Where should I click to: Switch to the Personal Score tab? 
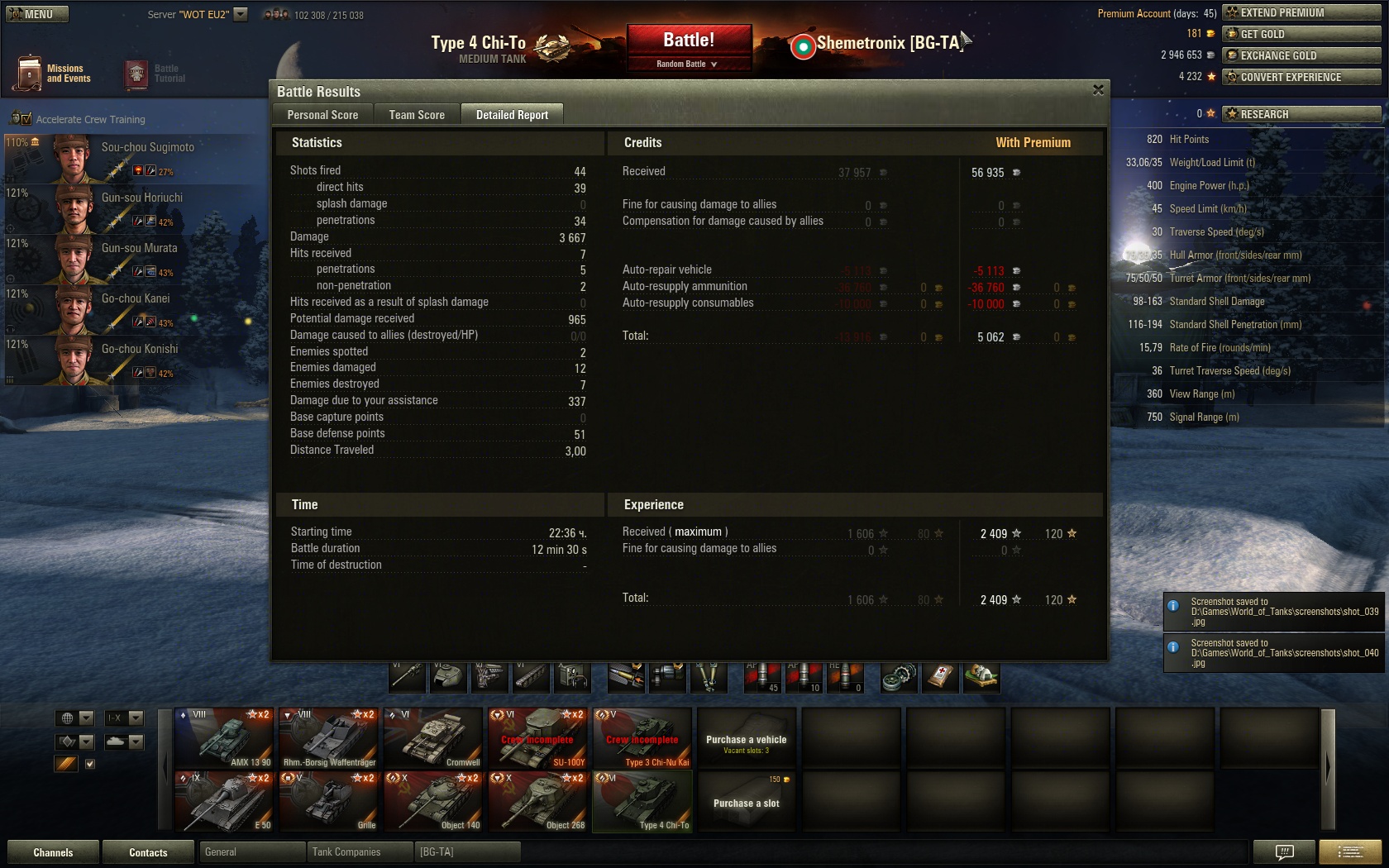(322, 115)
